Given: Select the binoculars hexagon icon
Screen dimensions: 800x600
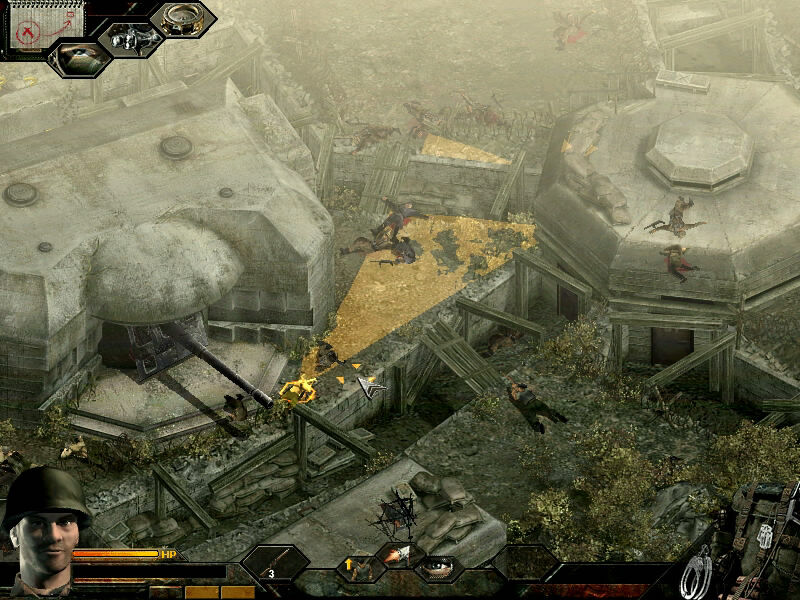Looking at the screenshot, I should tap(130, 40).
